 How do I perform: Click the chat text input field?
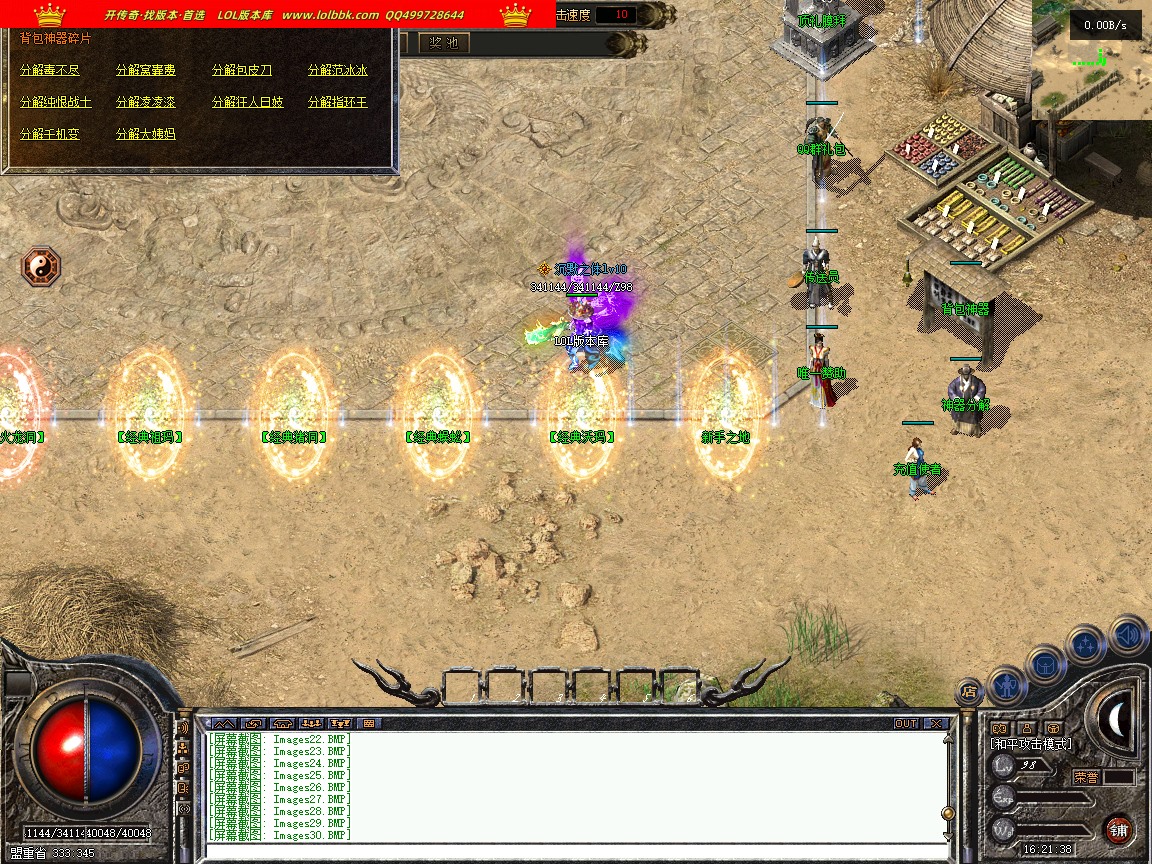coord(570,851)
